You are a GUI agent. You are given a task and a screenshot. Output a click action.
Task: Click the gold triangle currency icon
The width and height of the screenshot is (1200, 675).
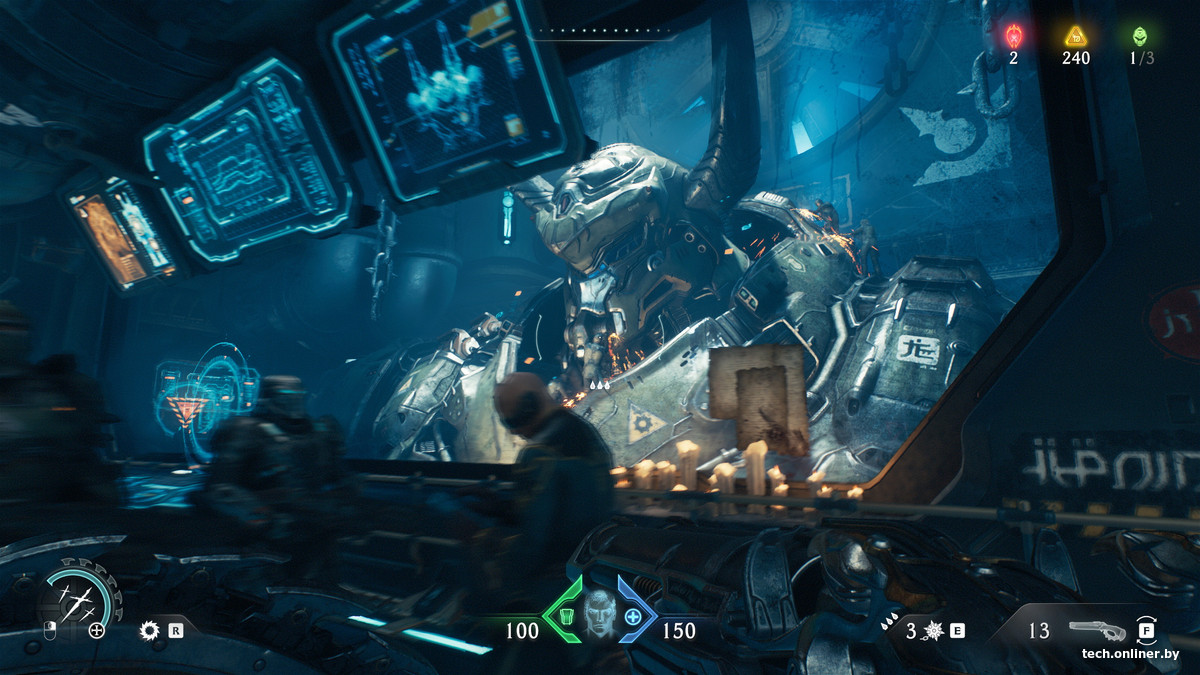(x=1076, y=37)
